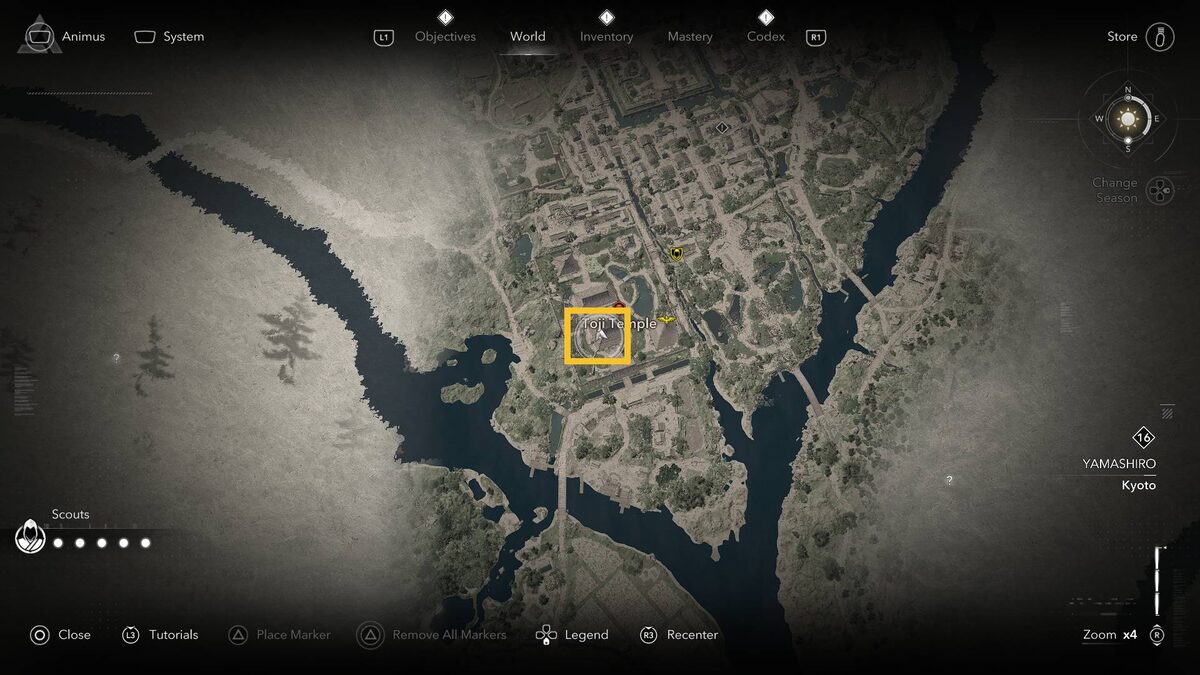Switch to the Inventory tab
Image resolution: width=1200 pixels, height=675 pixels.
[x=606, y=37]
